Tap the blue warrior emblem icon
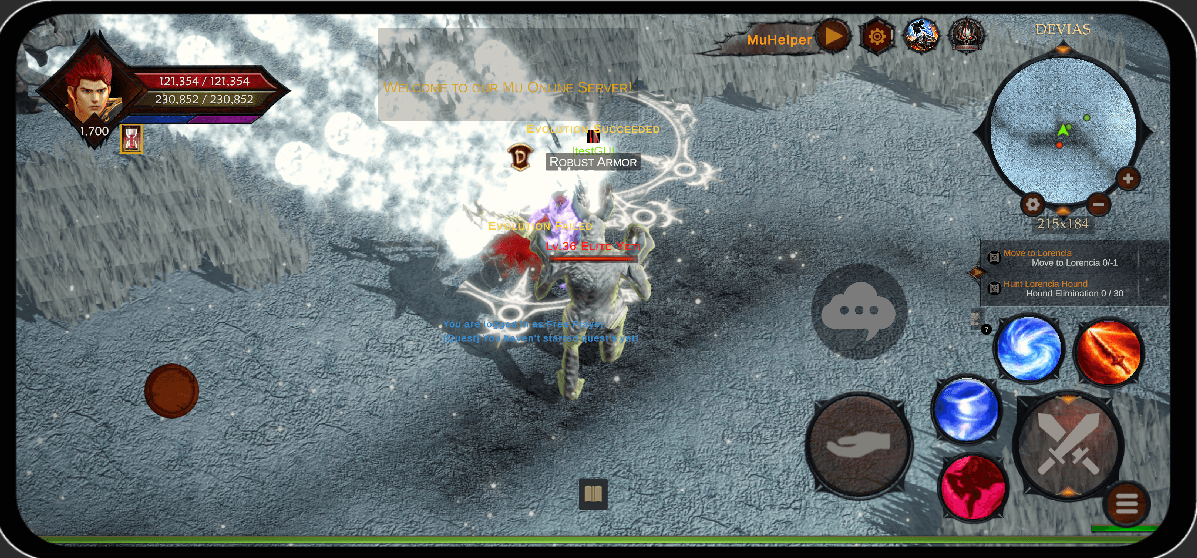The width and height of the screenshot is (1197, 558). 920,36
